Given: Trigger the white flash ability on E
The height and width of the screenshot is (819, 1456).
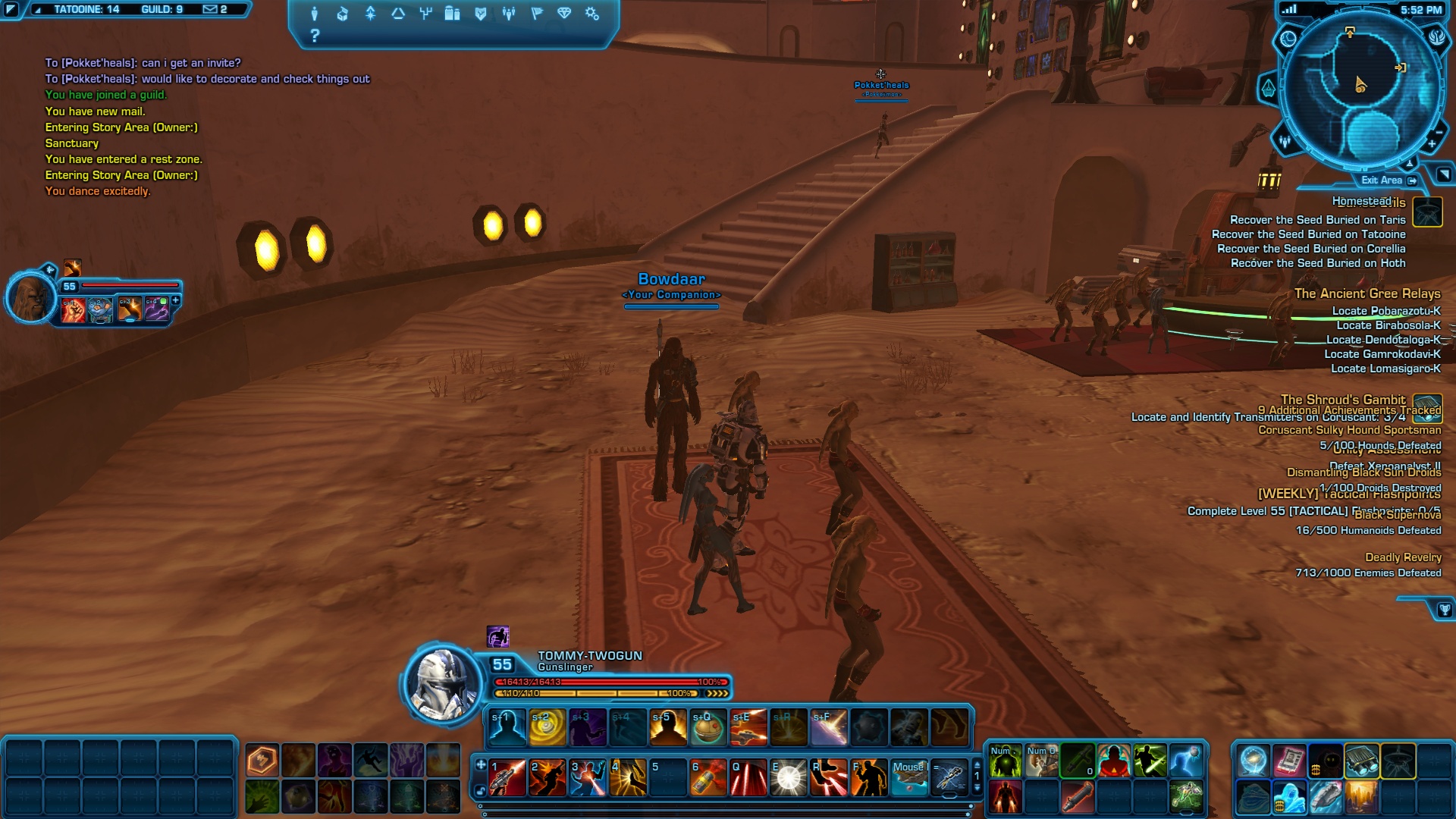Looking at the screenshot, I should point(788,778).
